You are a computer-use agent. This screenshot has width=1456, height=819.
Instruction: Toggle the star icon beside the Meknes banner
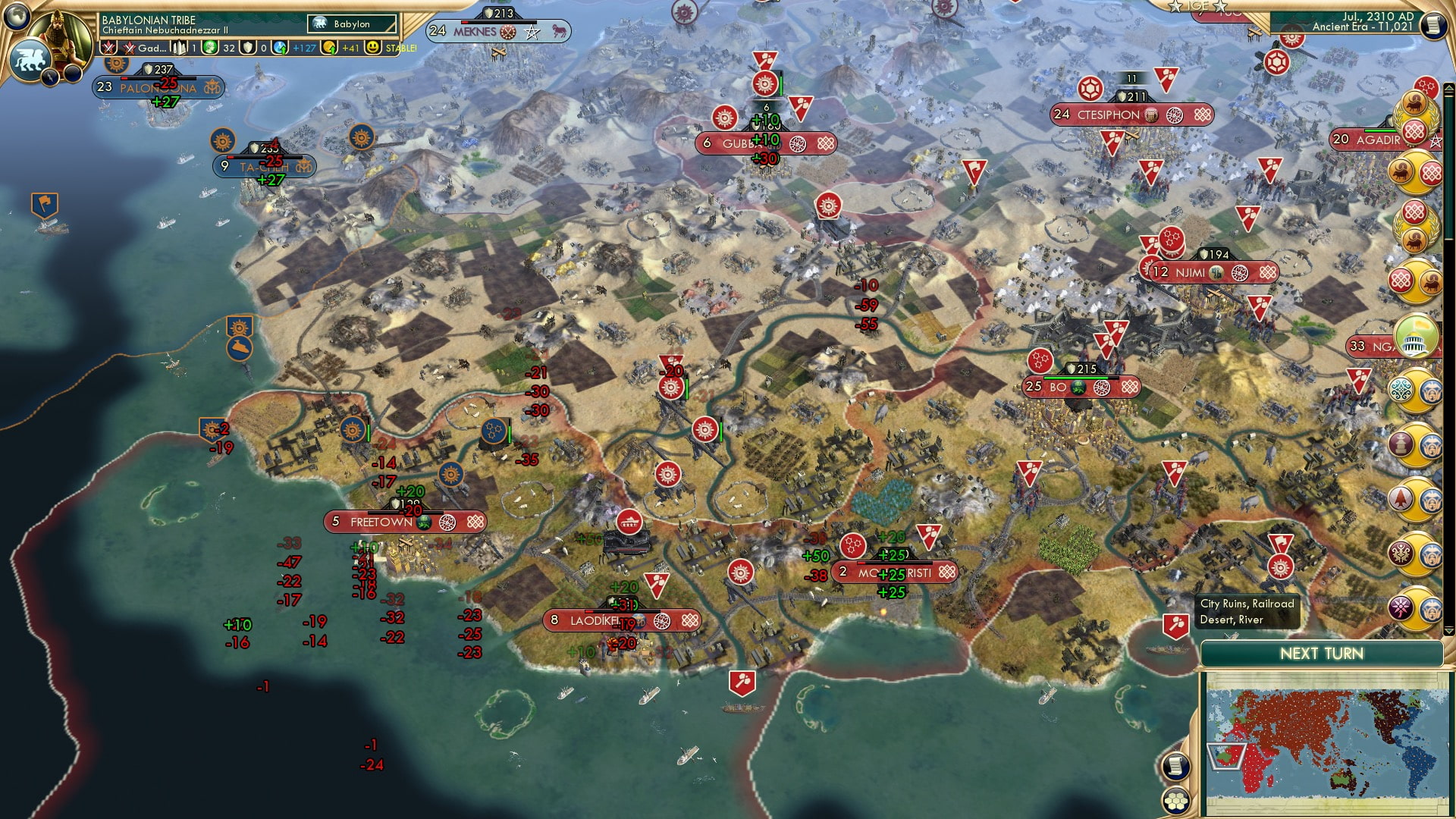click(532, 32)
